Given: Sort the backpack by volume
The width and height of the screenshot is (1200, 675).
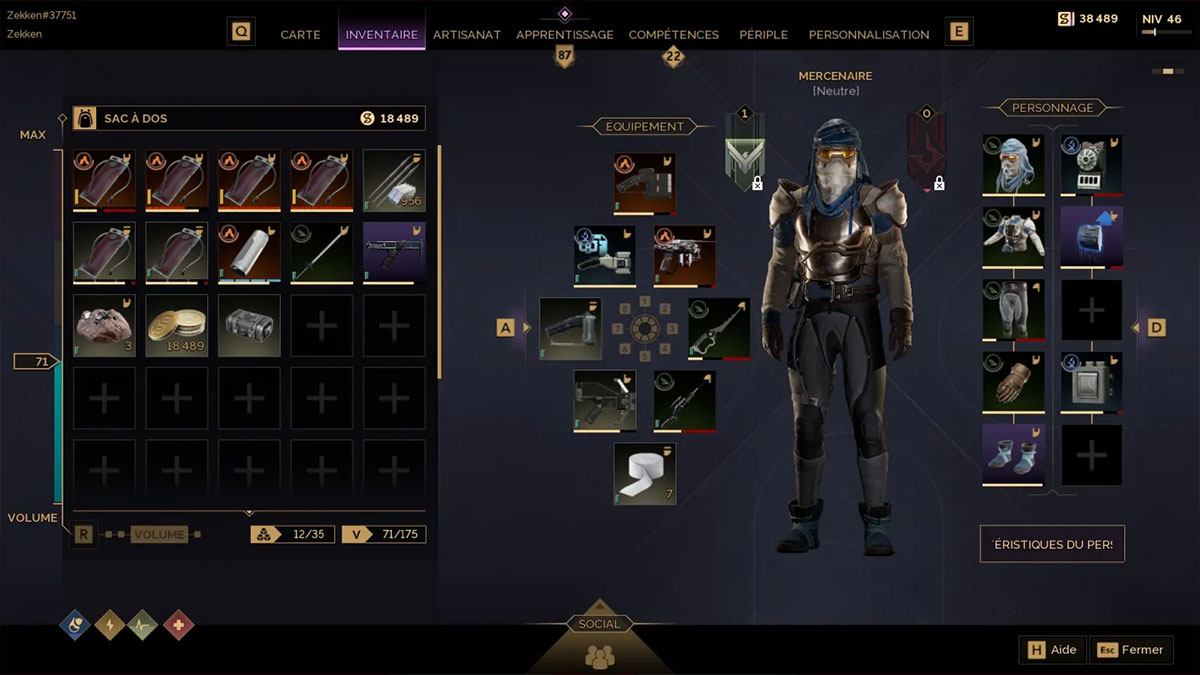Looking at the screenshot, I should (159, 535).
